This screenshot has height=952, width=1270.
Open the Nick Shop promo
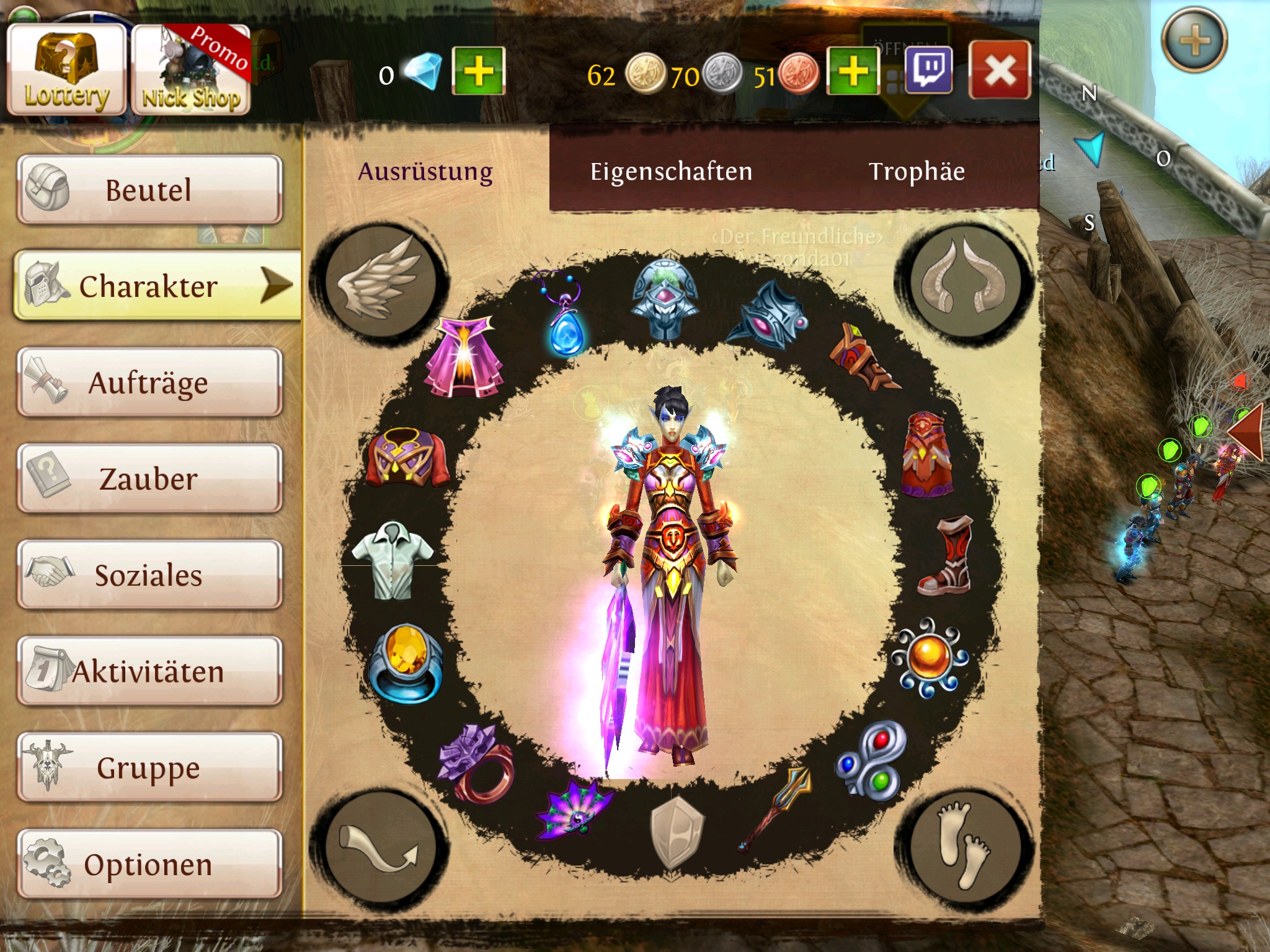(x=191, y=69)
